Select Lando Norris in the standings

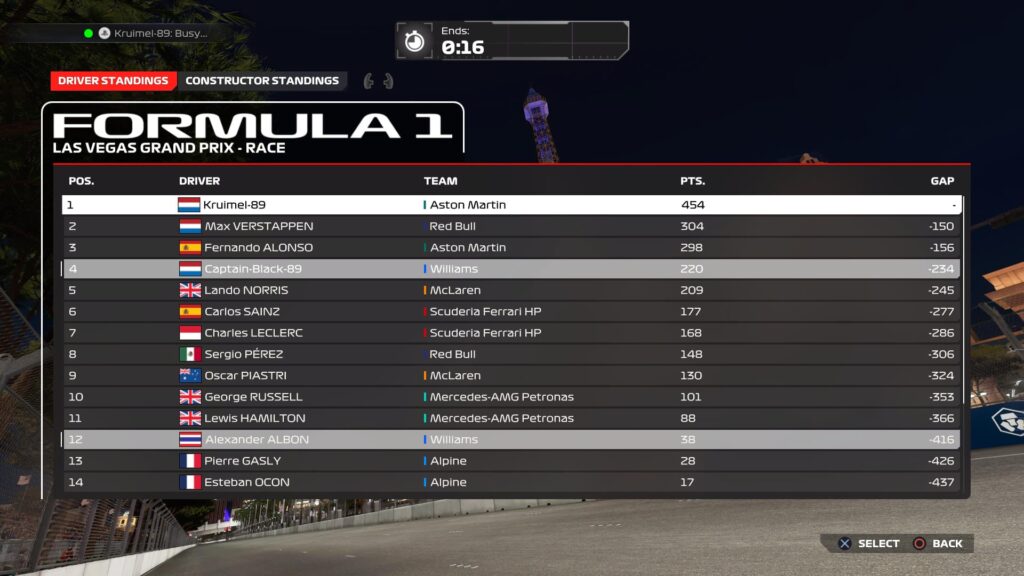pos(510,290)
